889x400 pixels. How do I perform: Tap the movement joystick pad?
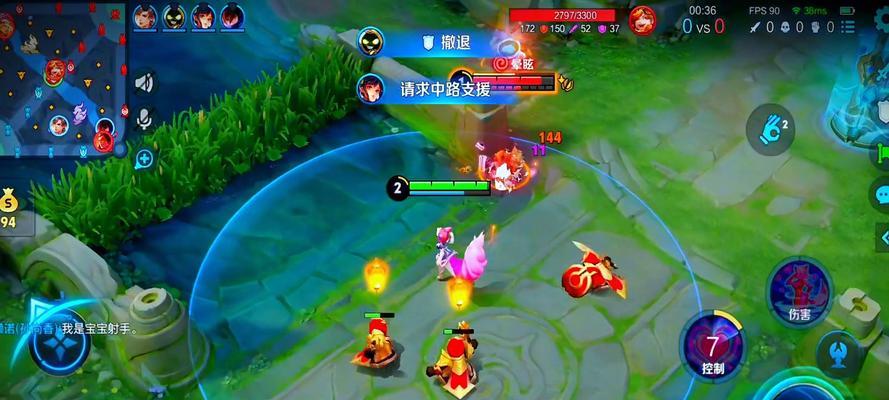(59, 340)
